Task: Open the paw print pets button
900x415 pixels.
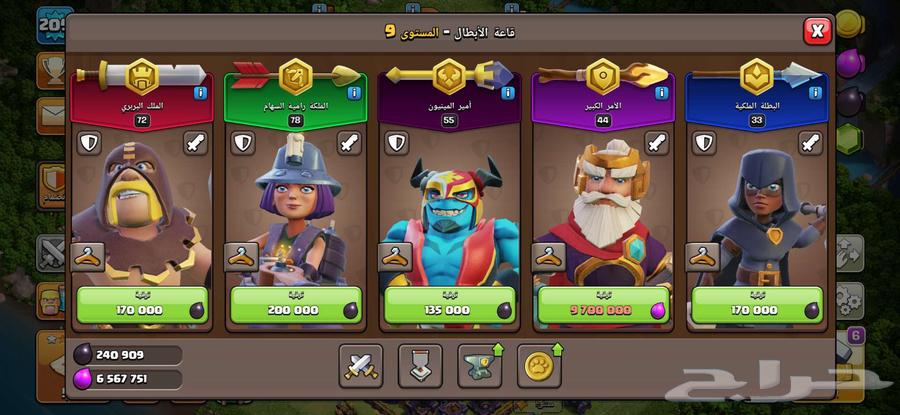Action: [x=540, y=366]
